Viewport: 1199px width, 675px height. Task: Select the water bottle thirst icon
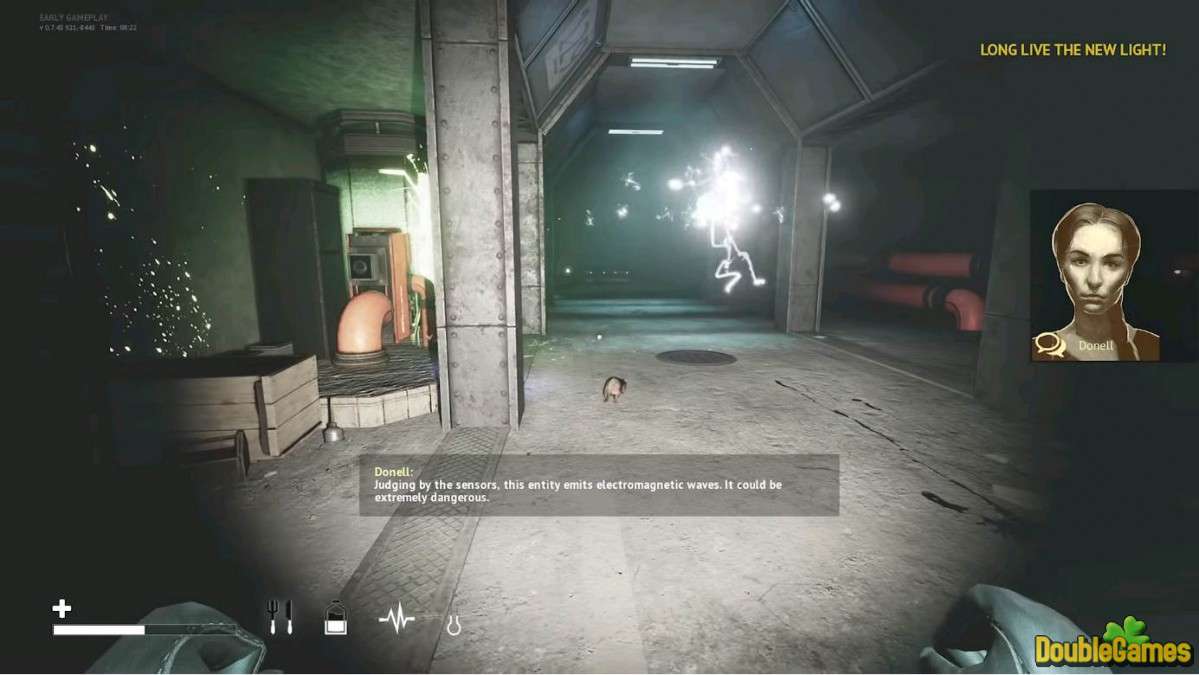(x=336, y=619)
